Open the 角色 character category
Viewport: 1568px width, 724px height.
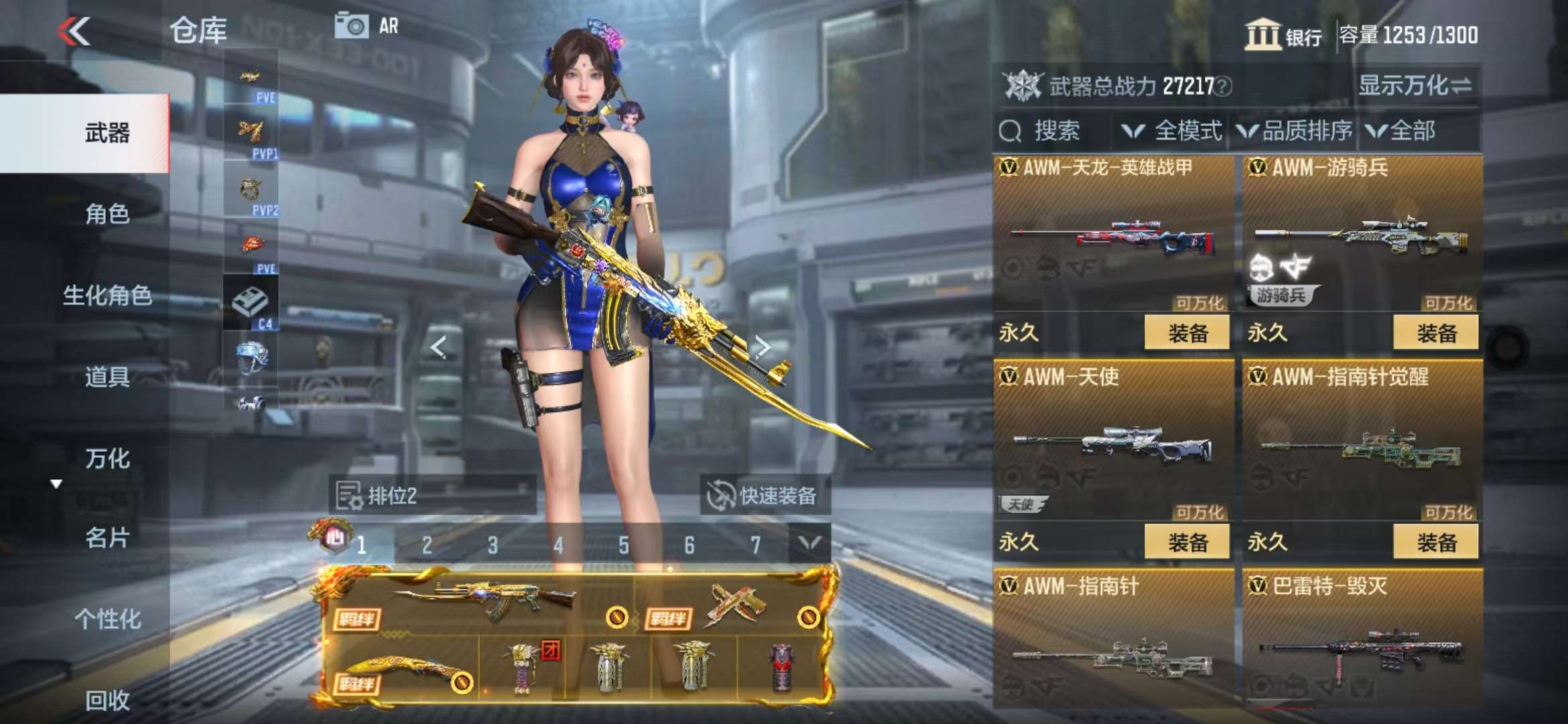[107, 214]
